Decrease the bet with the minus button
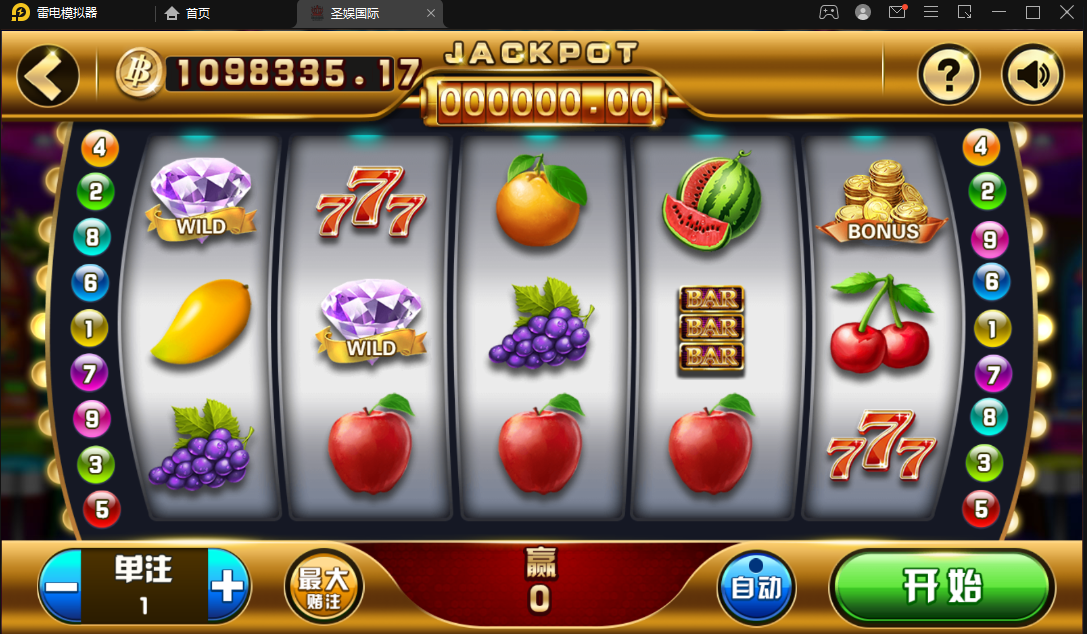The width and height of the screenshot is (1087, 634). pos(62,586)
